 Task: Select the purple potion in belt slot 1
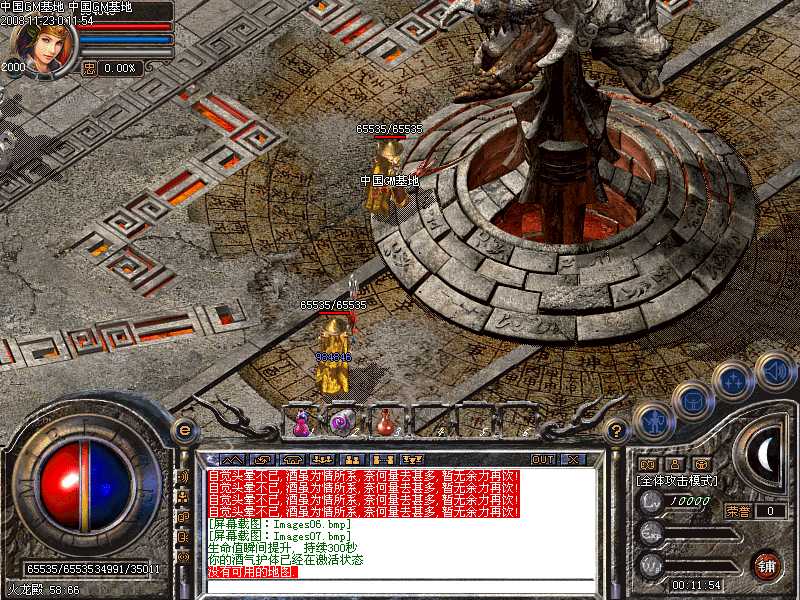[x=300, y=422]
